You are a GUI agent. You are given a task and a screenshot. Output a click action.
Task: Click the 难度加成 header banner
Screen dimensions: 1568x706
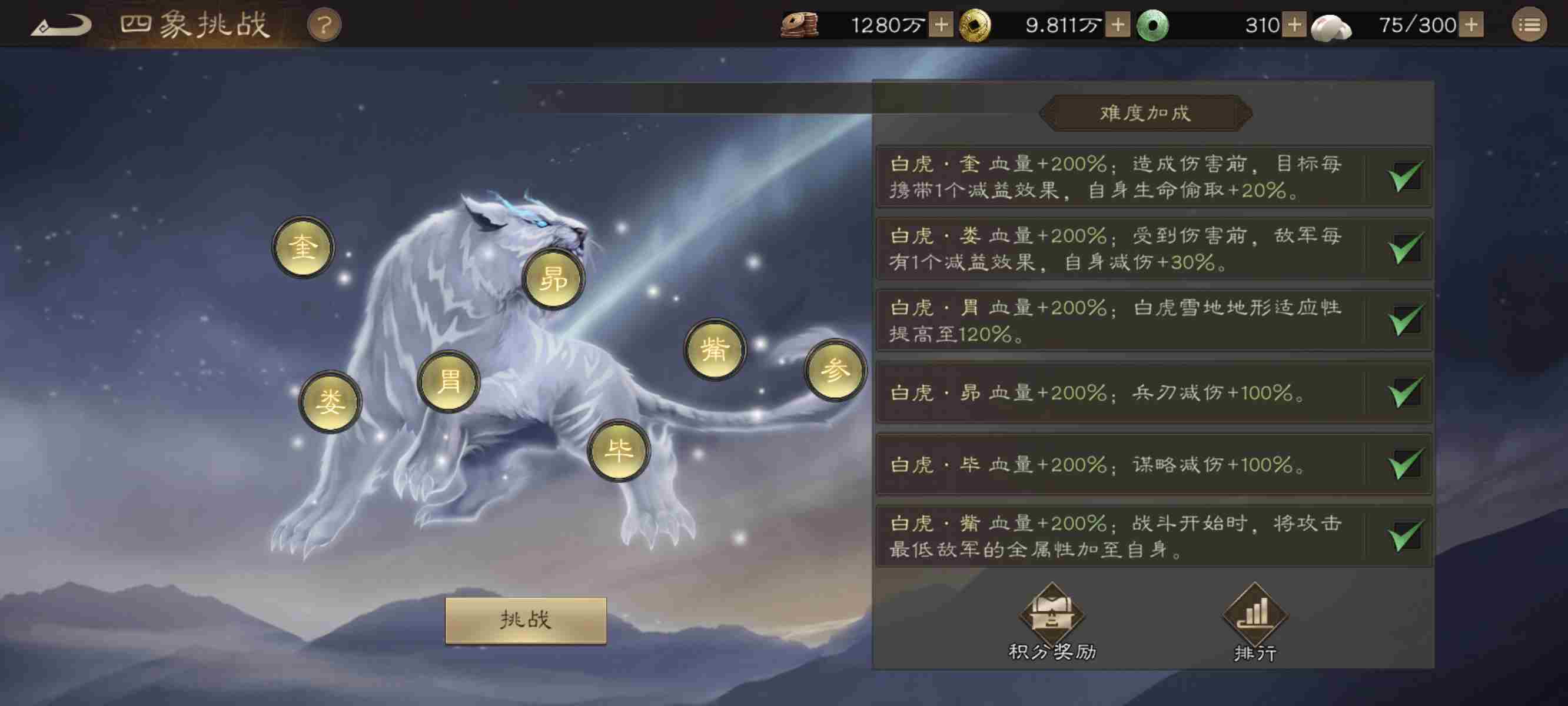(1145, 112)
